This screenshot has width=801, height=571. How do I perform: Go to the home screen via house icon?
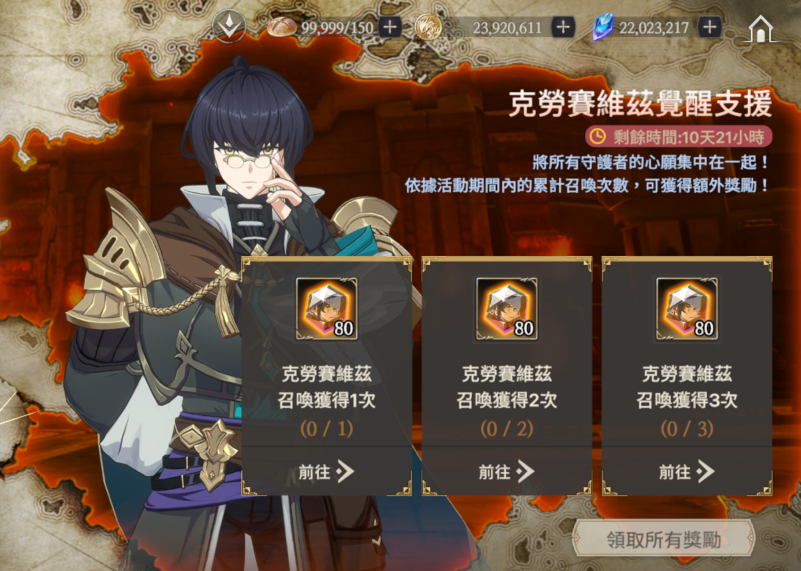tap(763, 28)
